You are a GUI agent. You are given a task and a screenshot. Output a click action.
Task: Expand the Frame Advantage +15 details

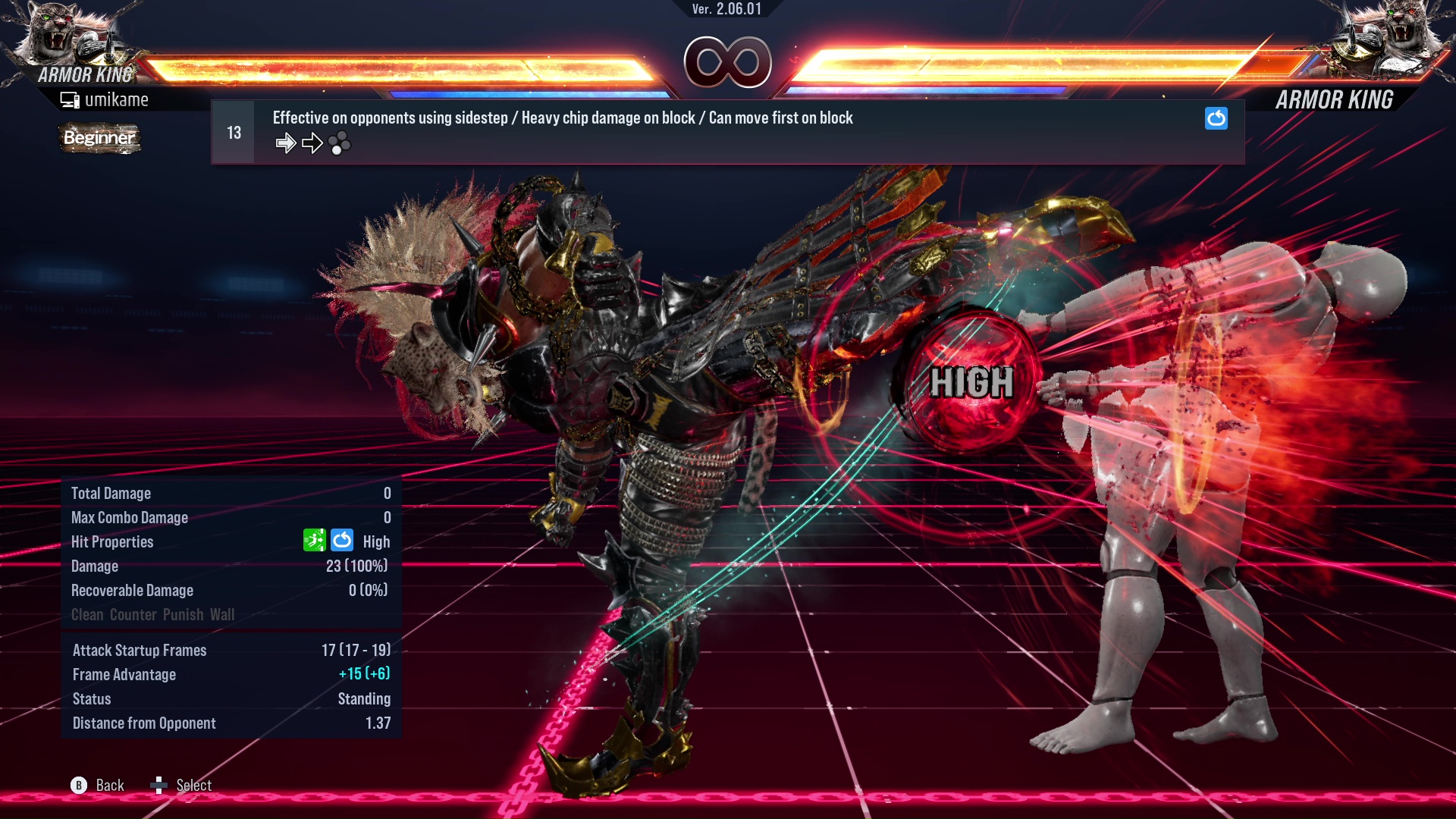tap(365, 674)
